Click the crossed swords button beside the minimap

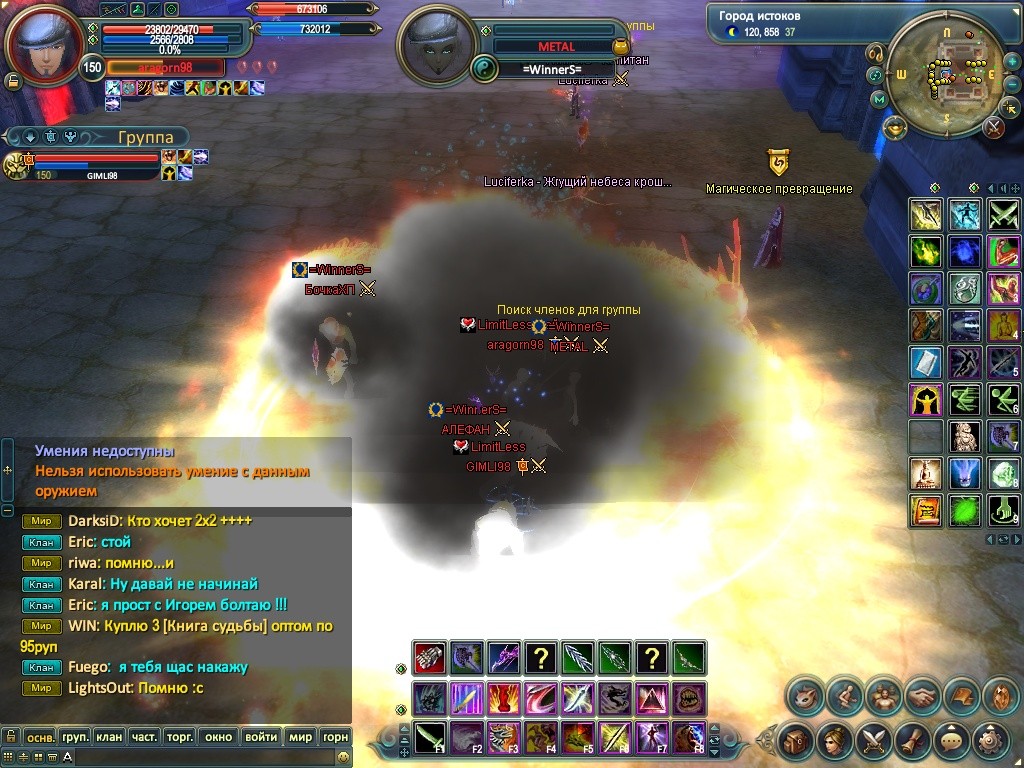click(x=993, y=127)
